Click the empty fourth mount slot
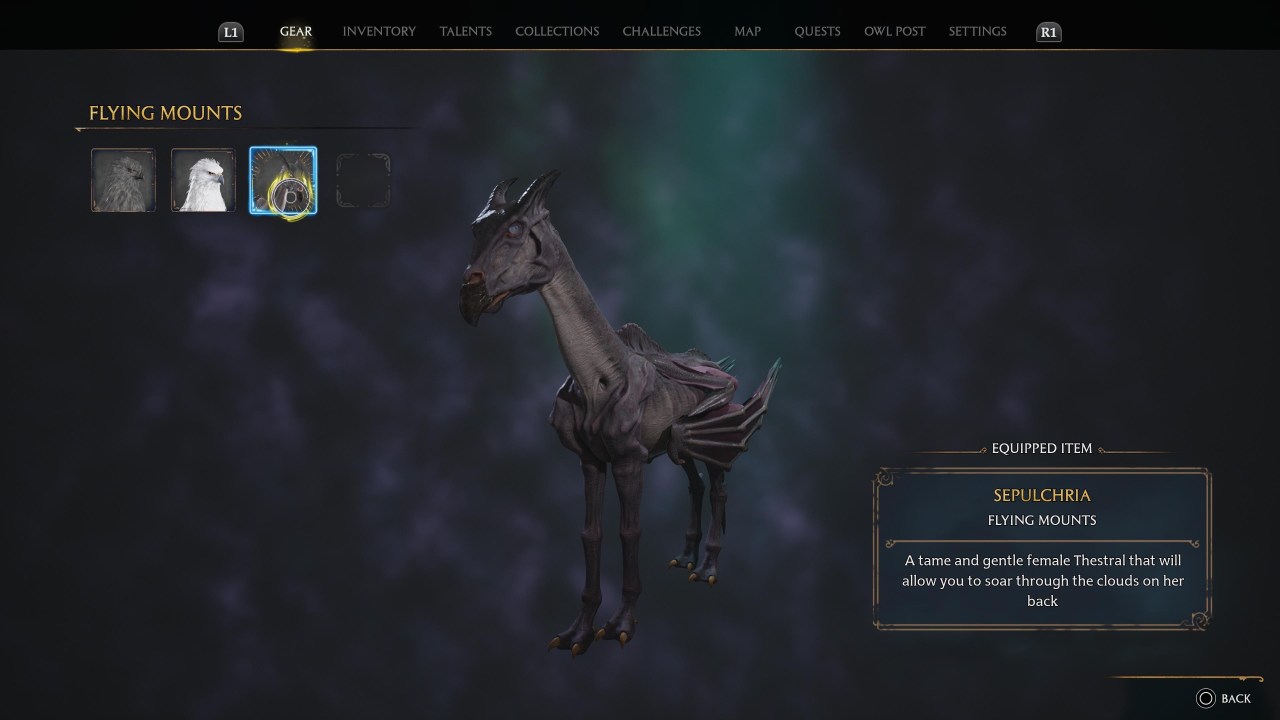1280x720 pixels. pyautogui.click(x=363, y=180)
